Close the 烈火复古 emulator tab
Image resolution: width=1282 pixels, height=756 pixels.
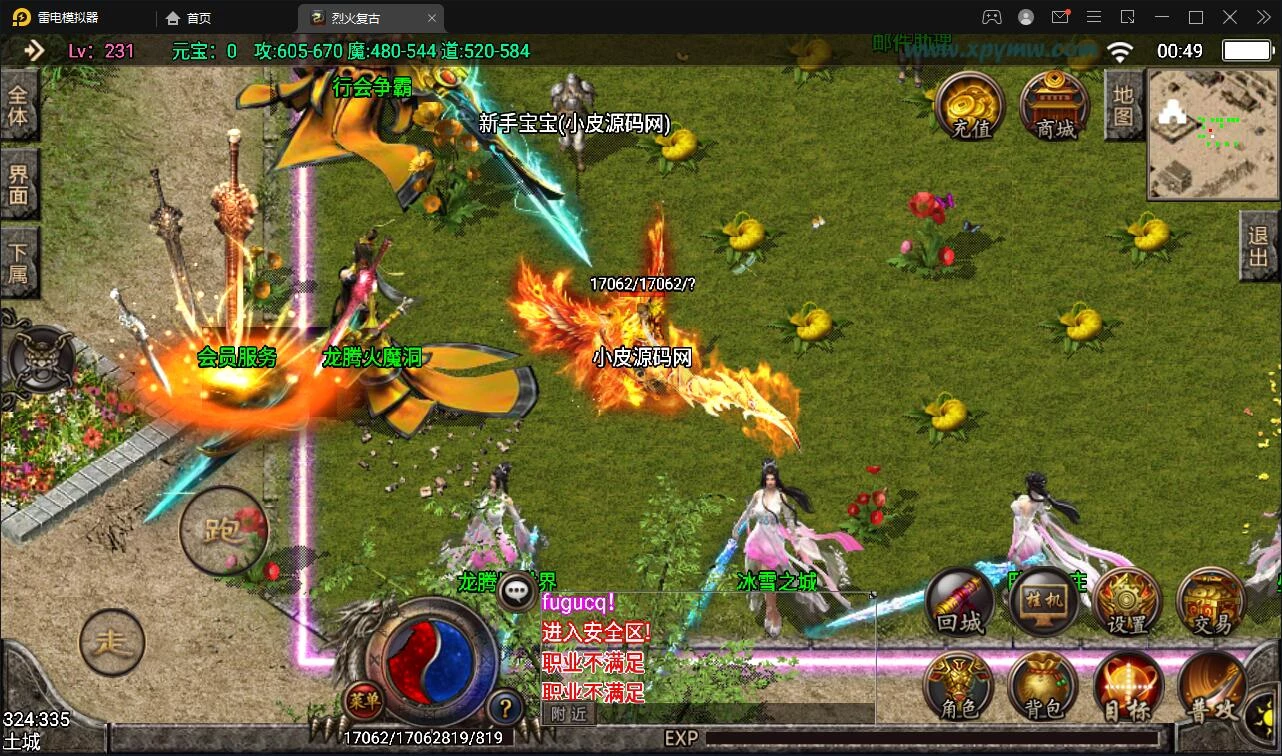(432, 18)
